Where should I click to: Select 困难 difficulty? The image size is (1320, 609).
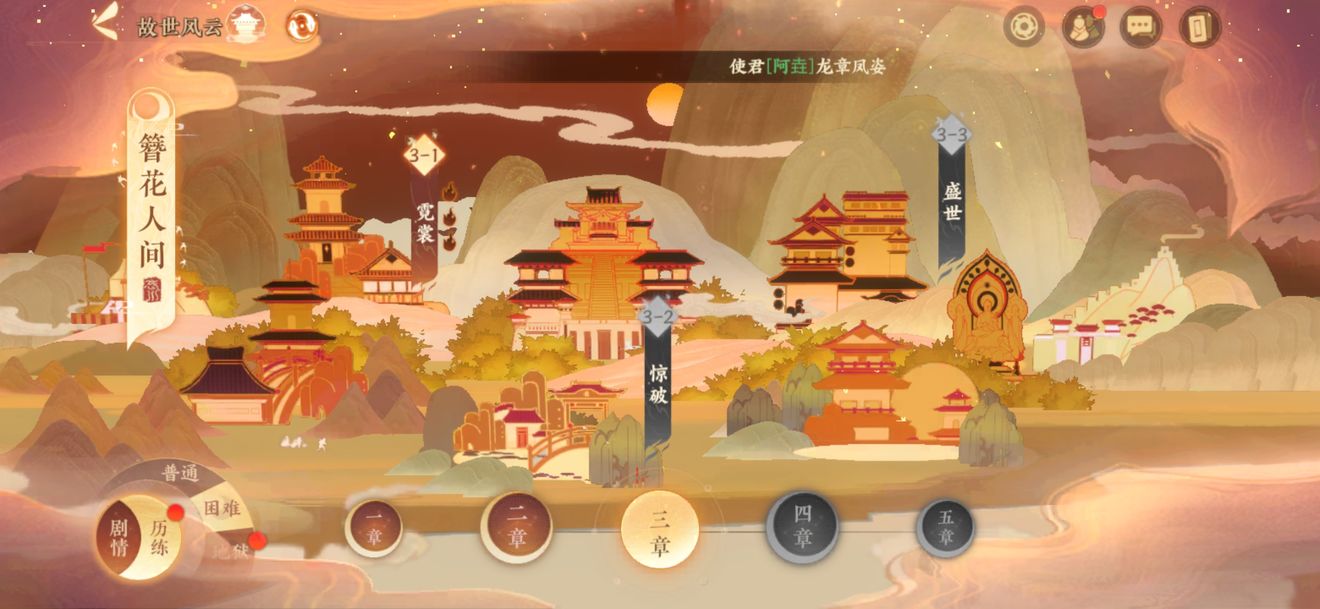coord(219,508)
